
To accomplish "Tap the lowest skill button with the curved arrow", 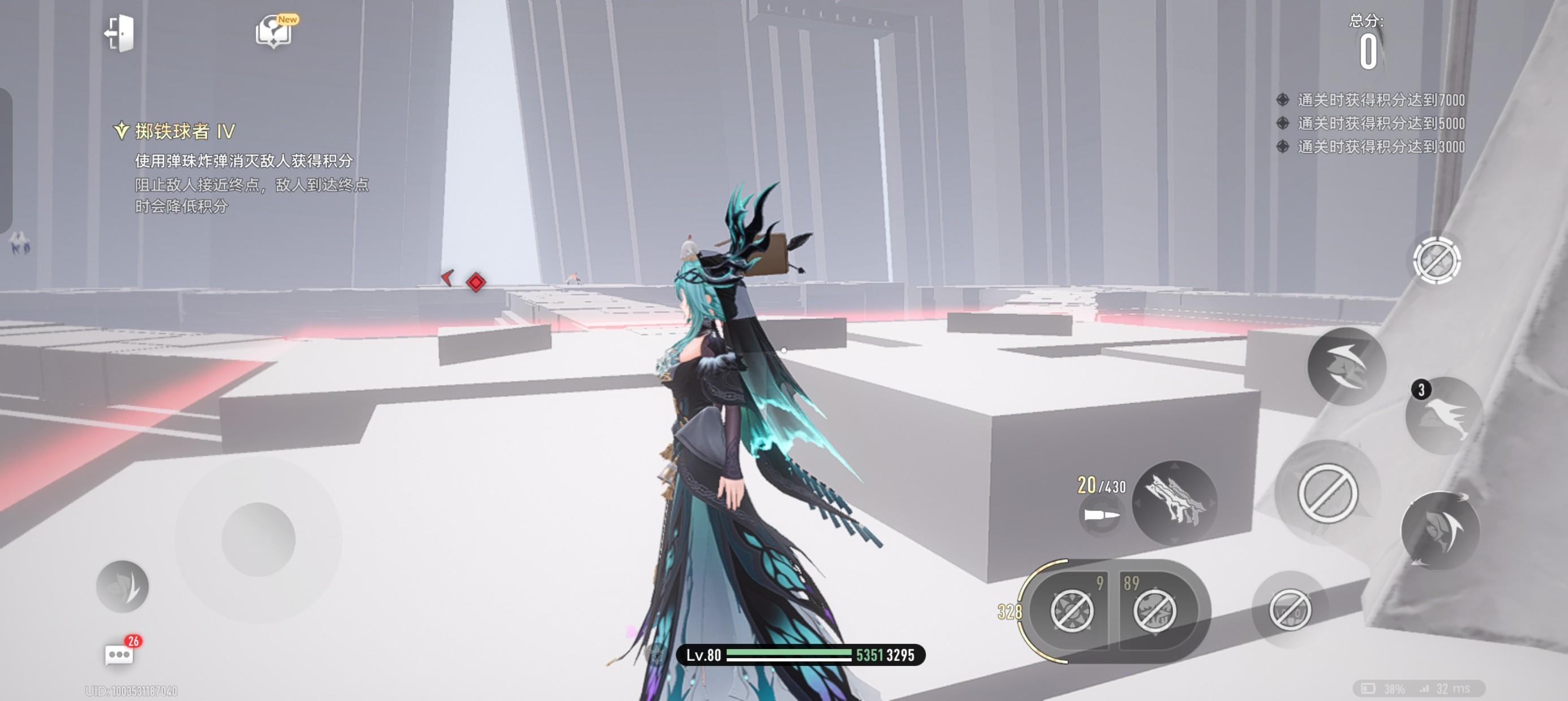I will pos(1440,531).
